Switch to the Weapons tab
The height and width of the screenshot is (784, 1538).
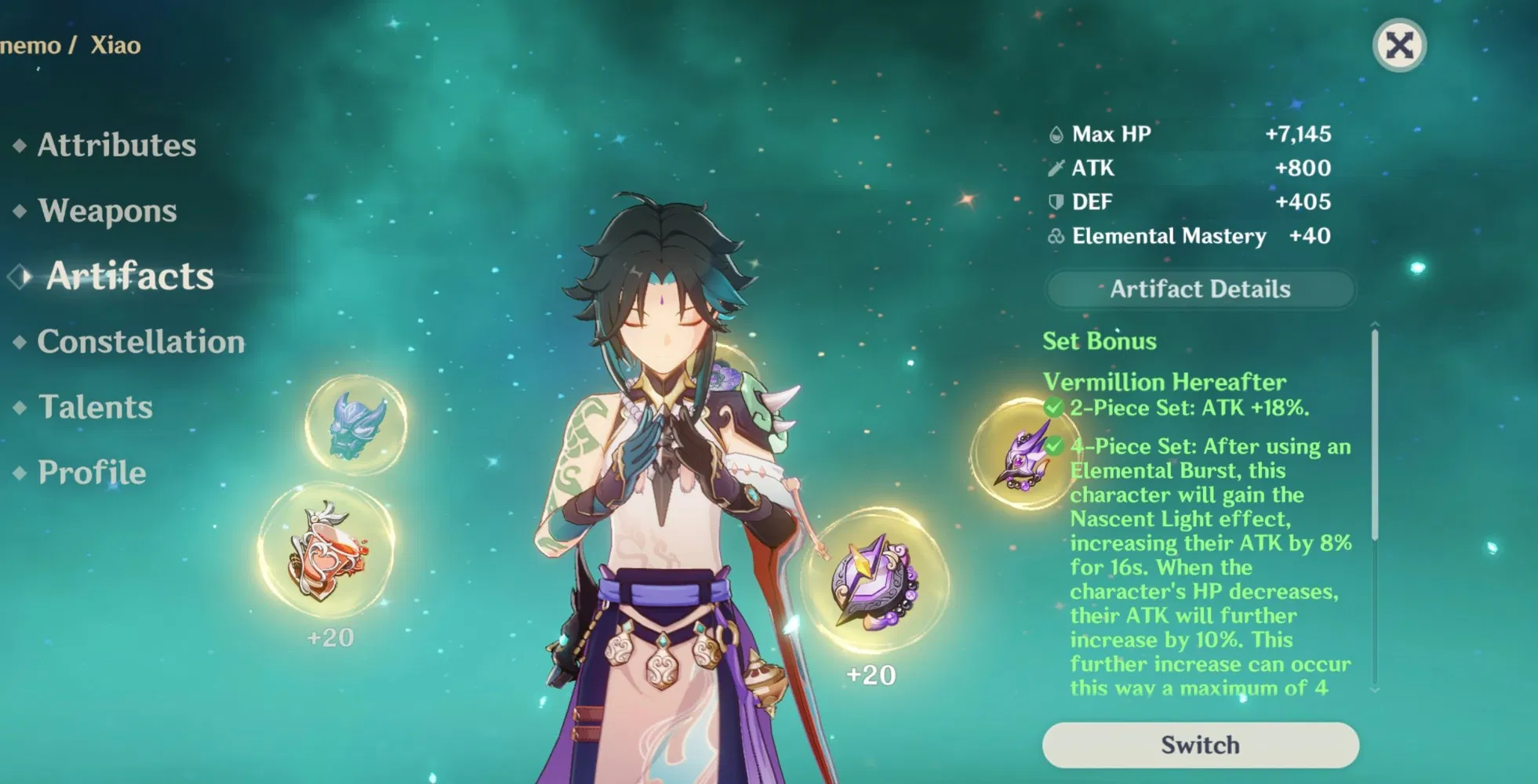(x=107, y=210)
